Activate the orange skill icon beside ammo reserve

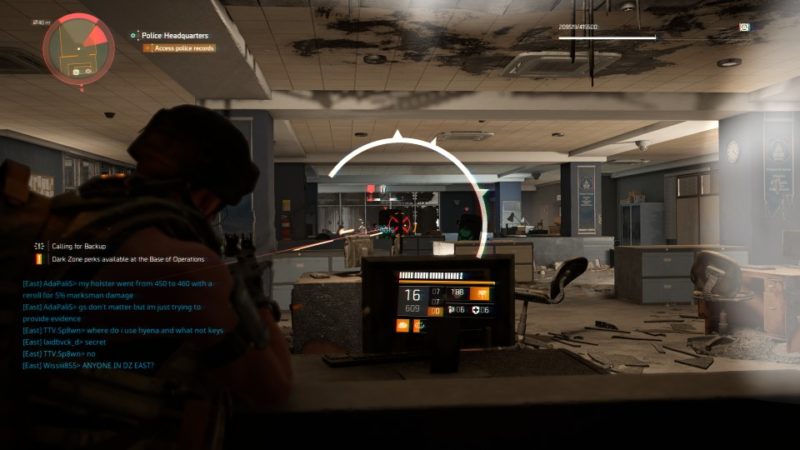pos(483,294)
